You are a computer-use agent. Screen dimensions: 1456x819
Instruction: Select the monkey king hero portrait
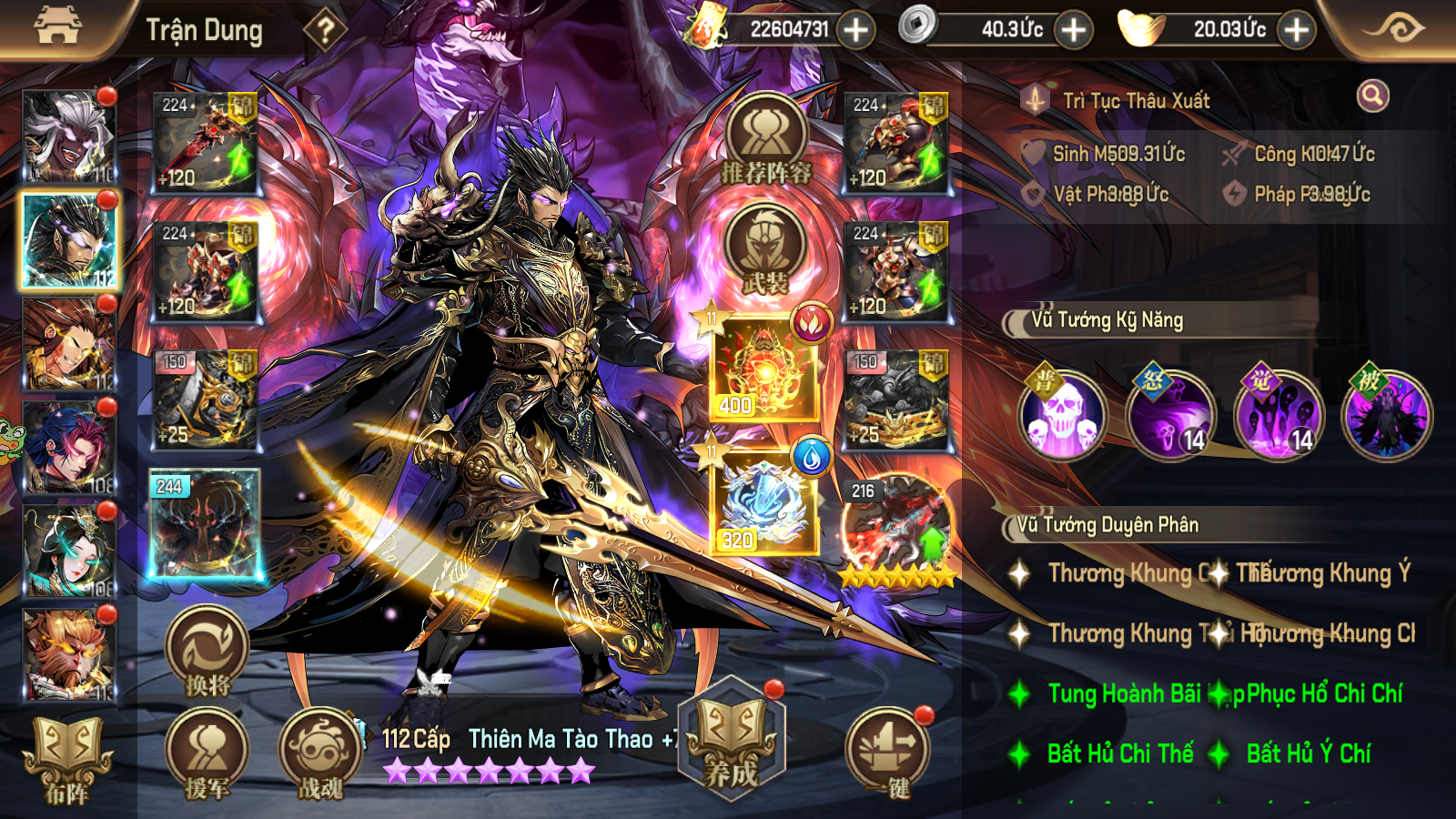69,655
